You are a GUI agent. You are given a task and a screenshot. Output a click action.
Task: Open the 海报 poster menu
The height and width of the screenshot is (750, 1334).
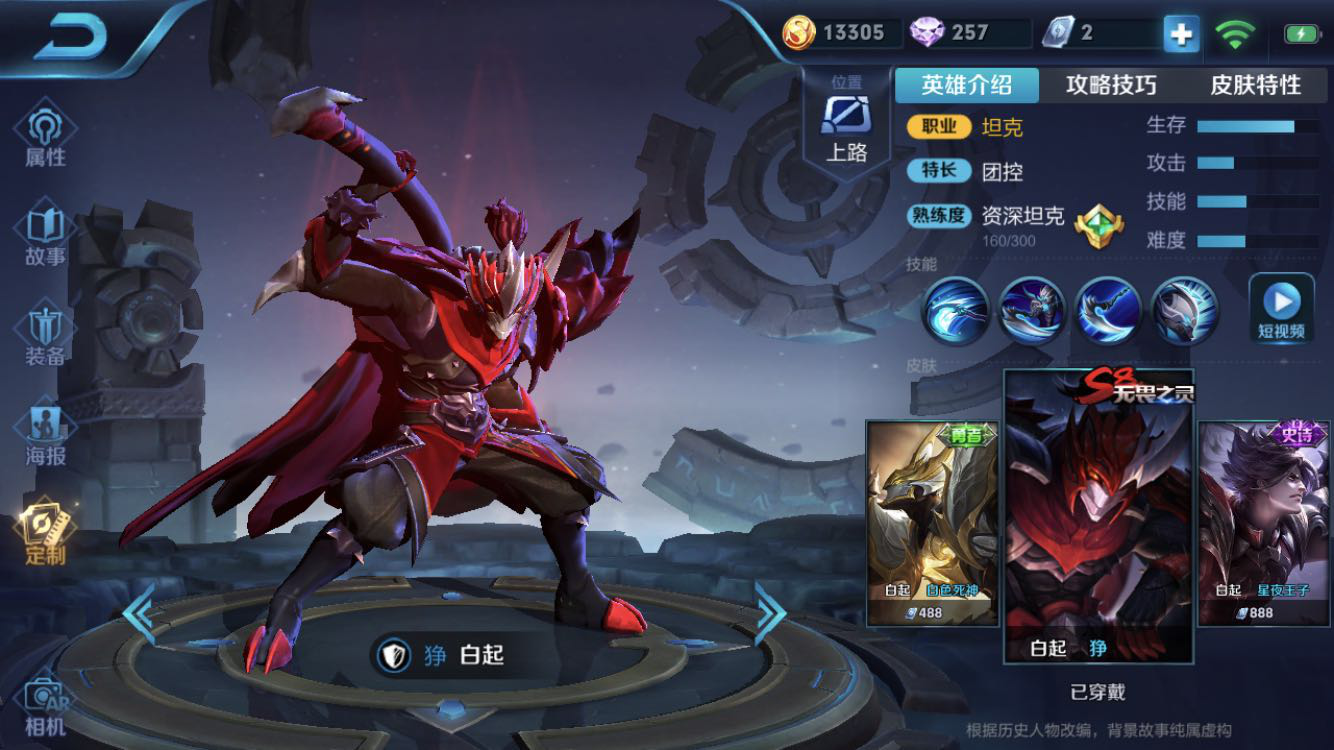click(x=45, y=436)
